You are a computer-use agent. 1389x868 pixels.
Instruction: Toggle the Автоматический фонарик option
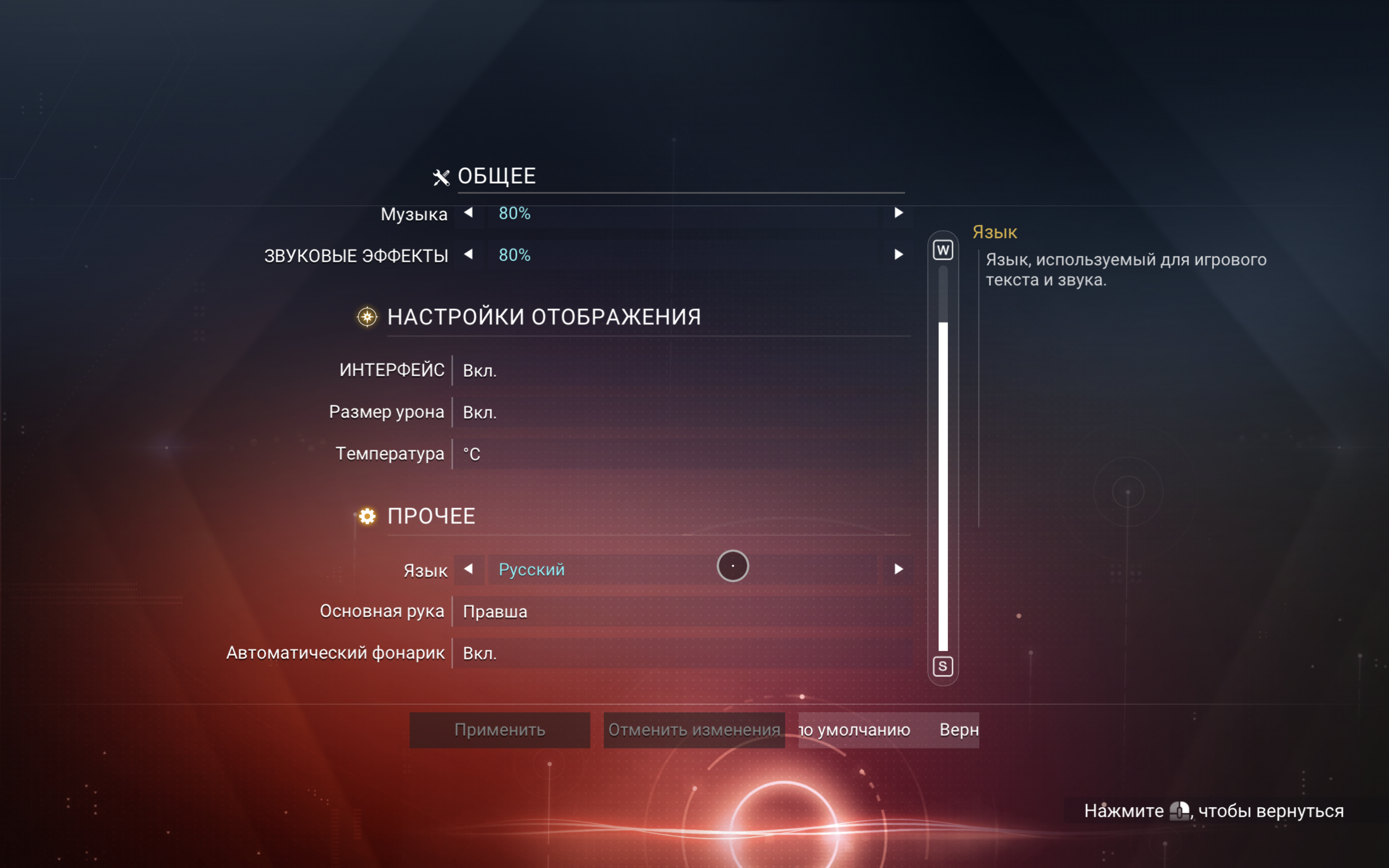point(681,653)
